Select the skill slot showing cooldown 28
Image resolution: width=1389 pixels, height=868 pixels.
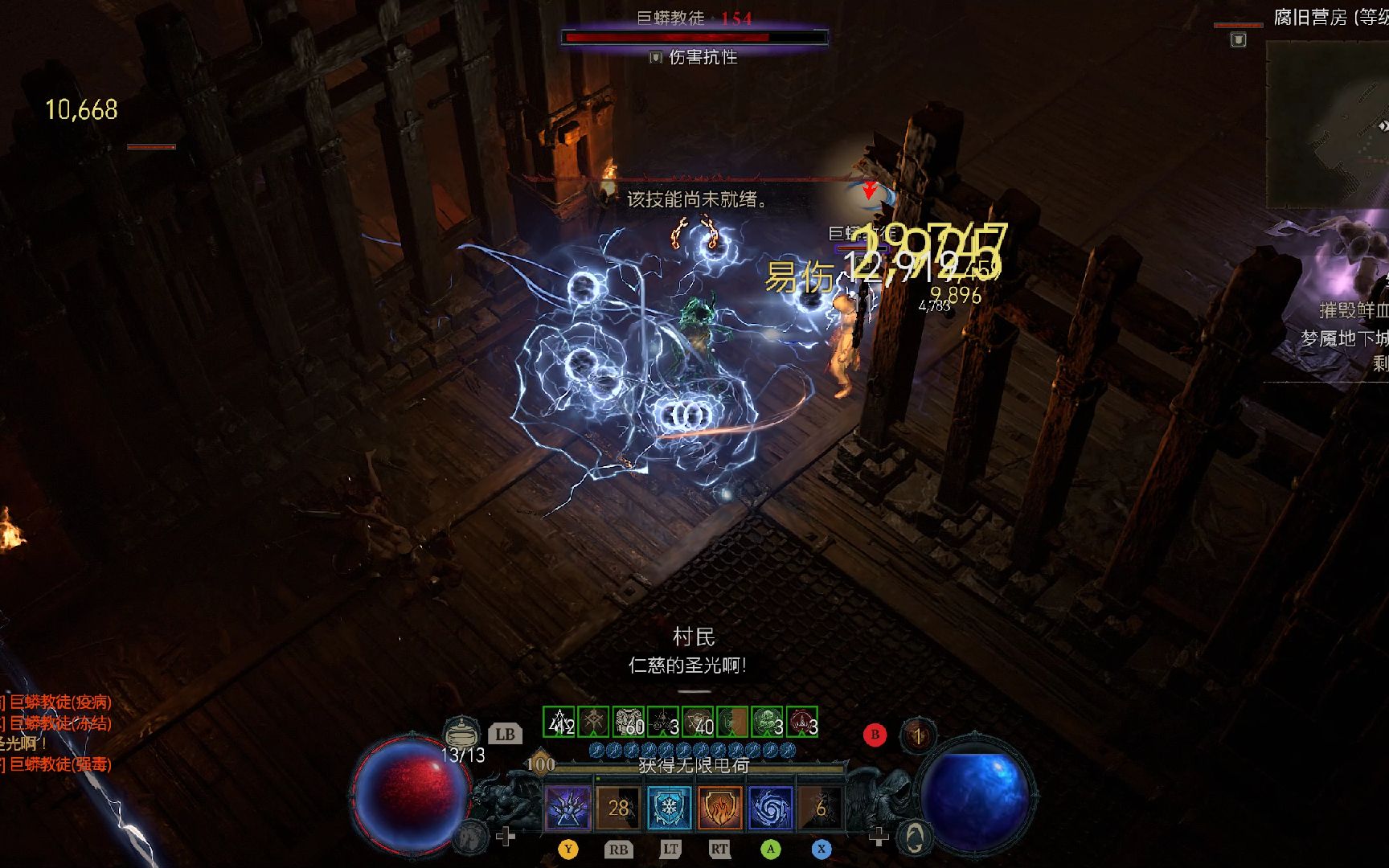coord(618,807)
